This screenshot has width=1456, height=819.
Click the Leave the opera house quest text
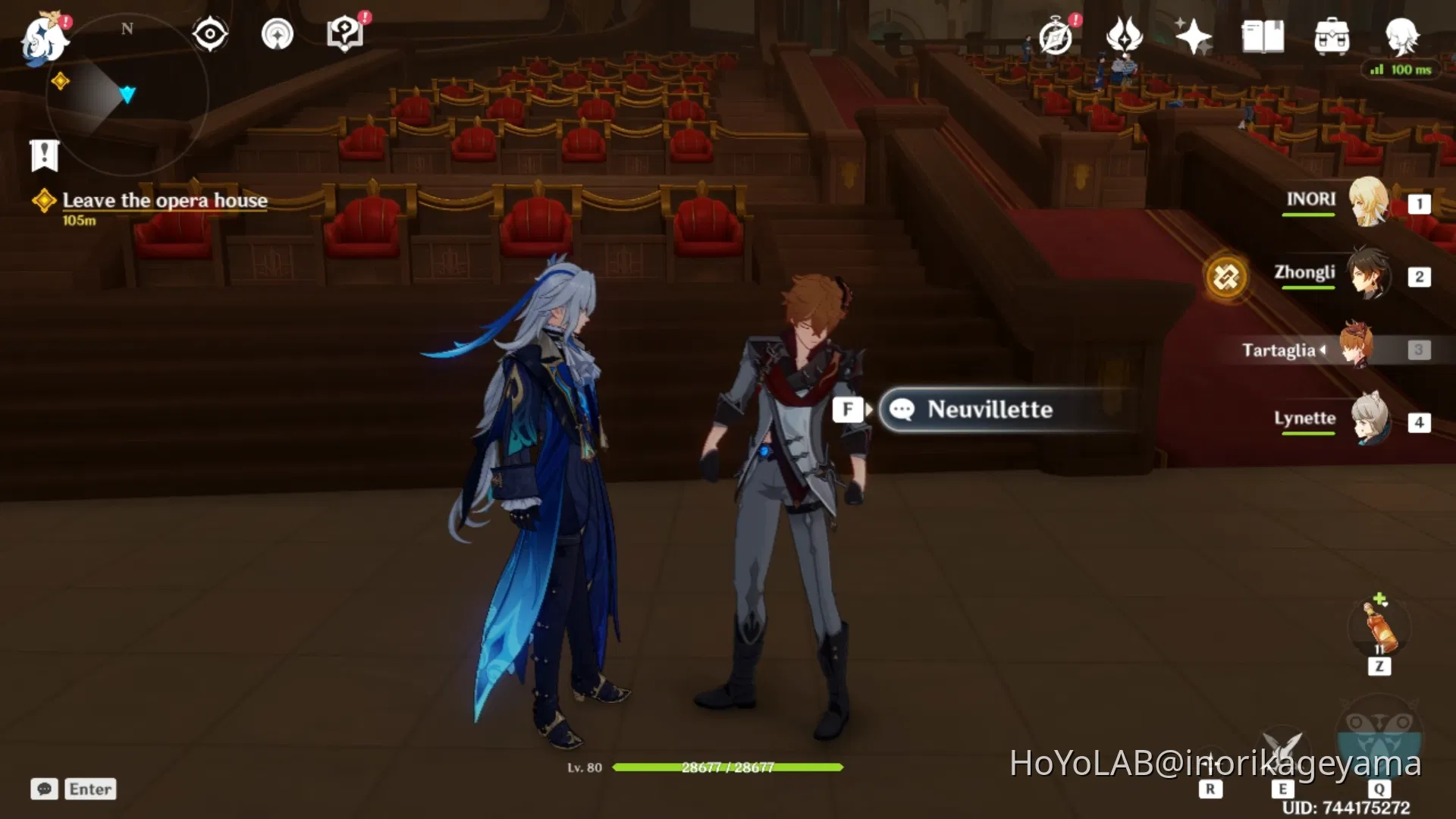click(165, 200)
